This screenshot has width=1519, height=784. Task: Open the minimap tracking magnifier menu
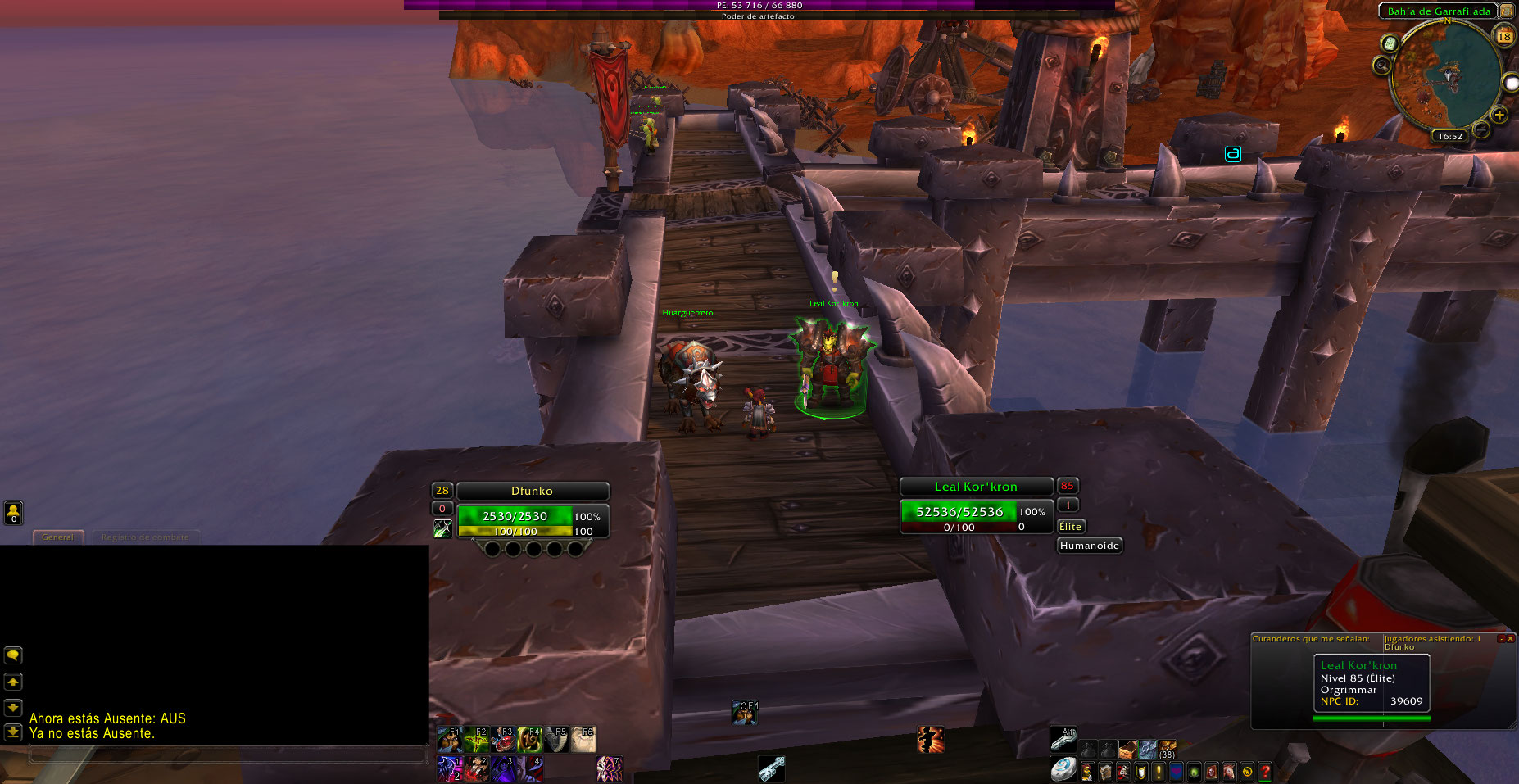point(1382,65)
